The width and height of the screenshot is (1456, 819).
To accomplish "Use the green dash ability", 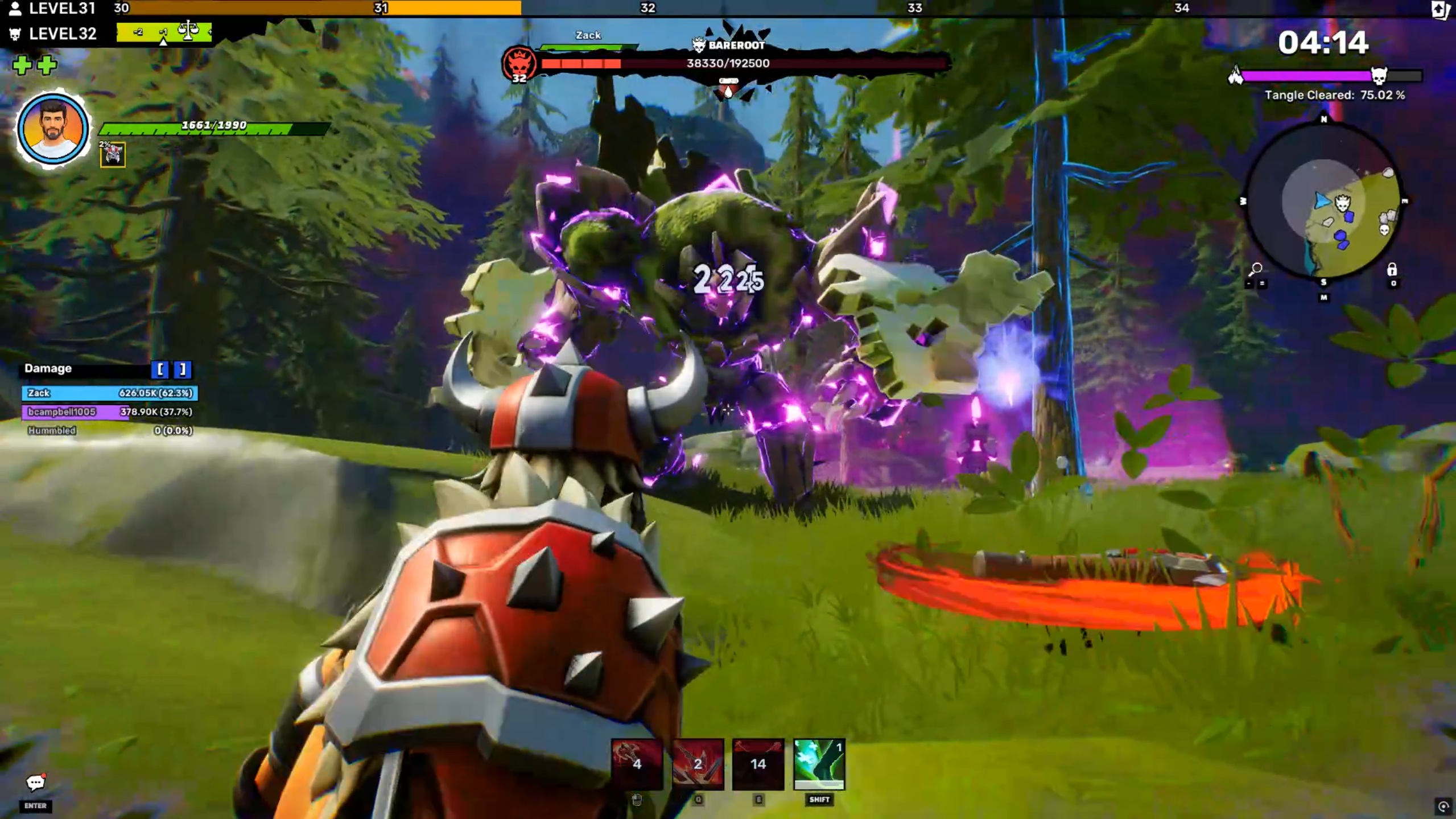I will [819, 763].
